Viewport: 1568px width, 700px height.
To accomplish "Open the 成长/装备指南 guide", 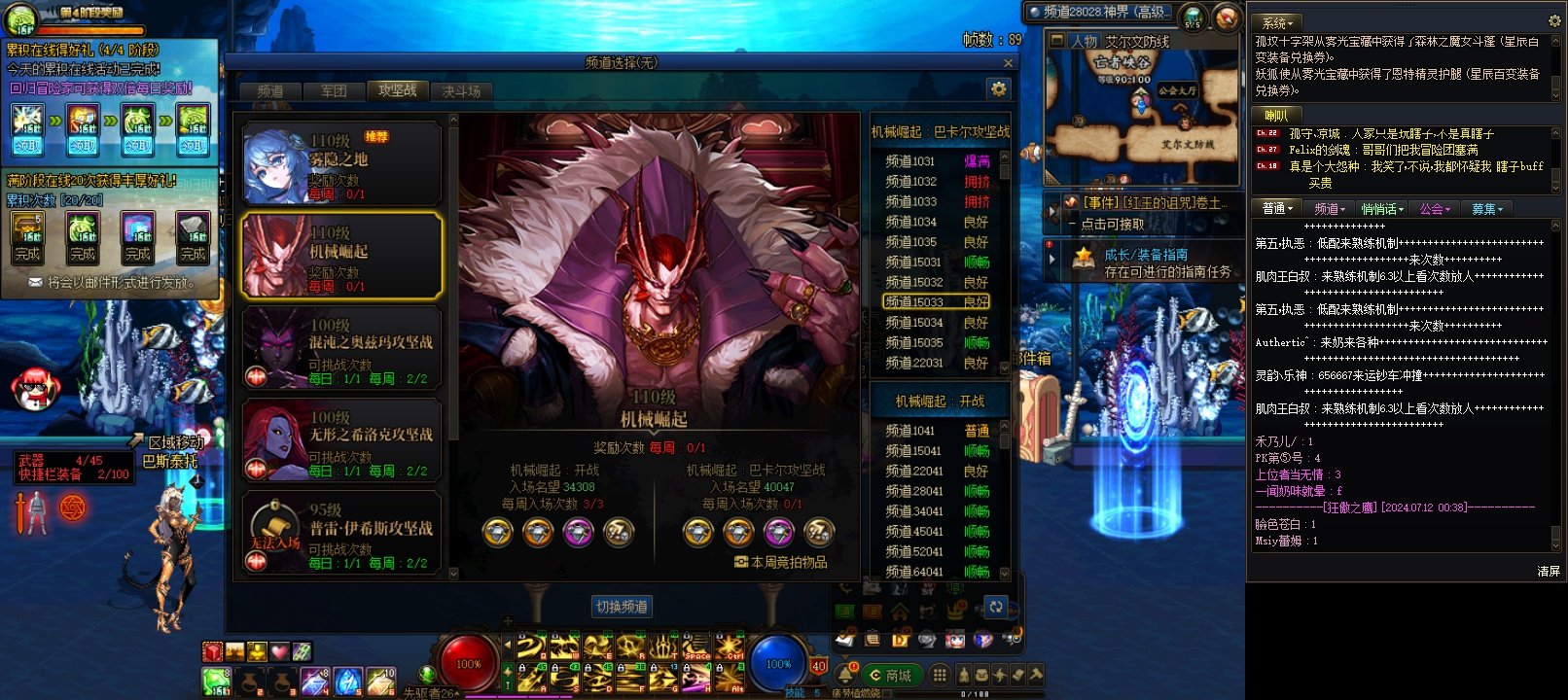I will pyautogui.click(x=1145, y=255).
